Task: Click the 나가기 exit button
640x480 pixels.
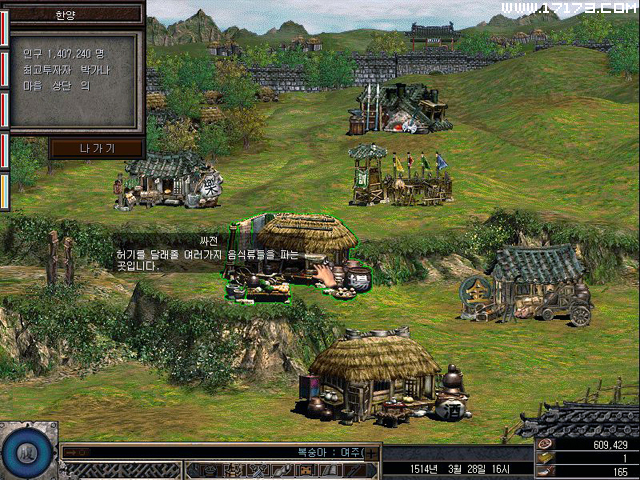Action: [x=97, y=148]
